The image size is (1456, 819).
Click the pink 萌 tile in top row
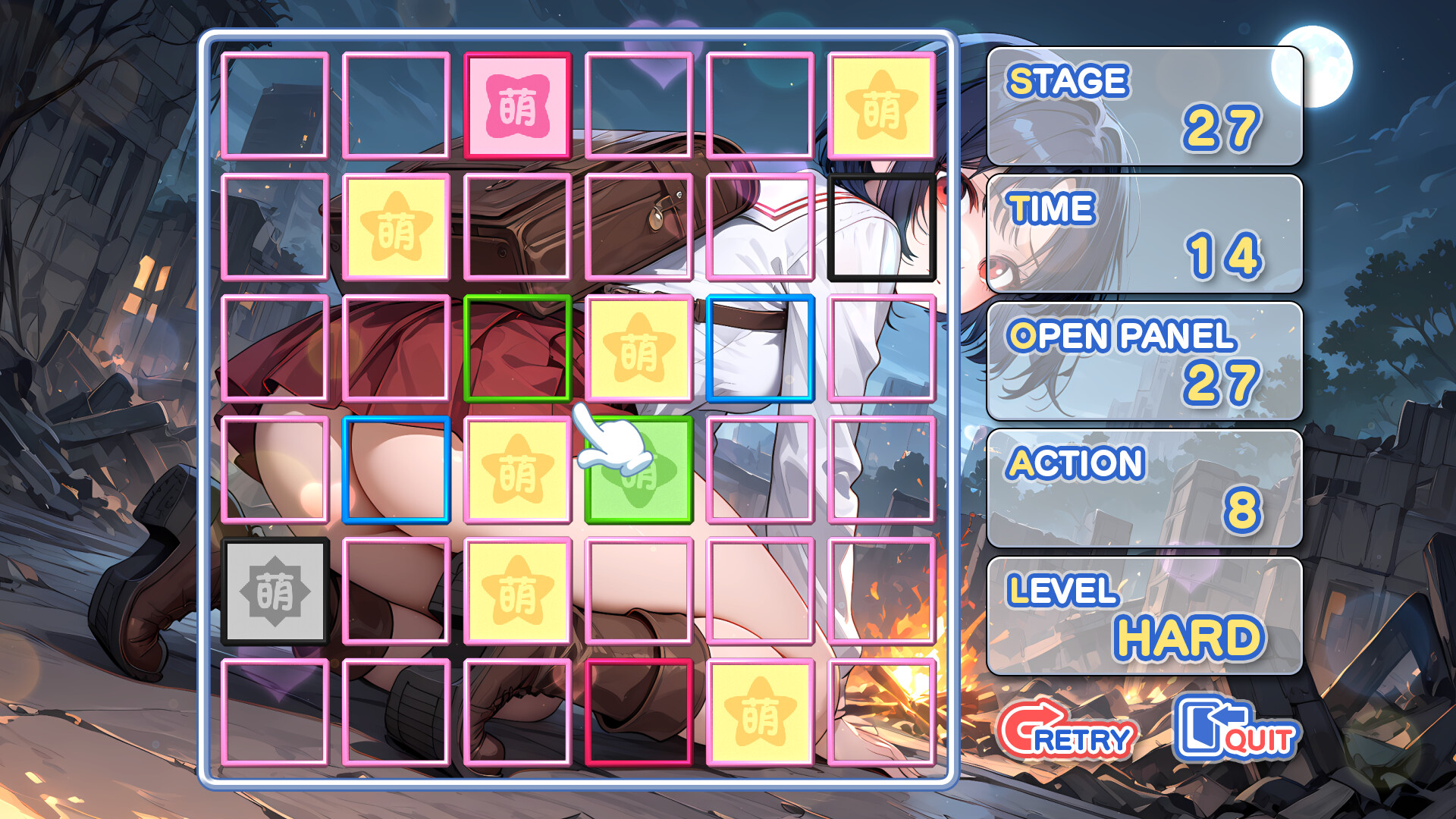[518, 105]
